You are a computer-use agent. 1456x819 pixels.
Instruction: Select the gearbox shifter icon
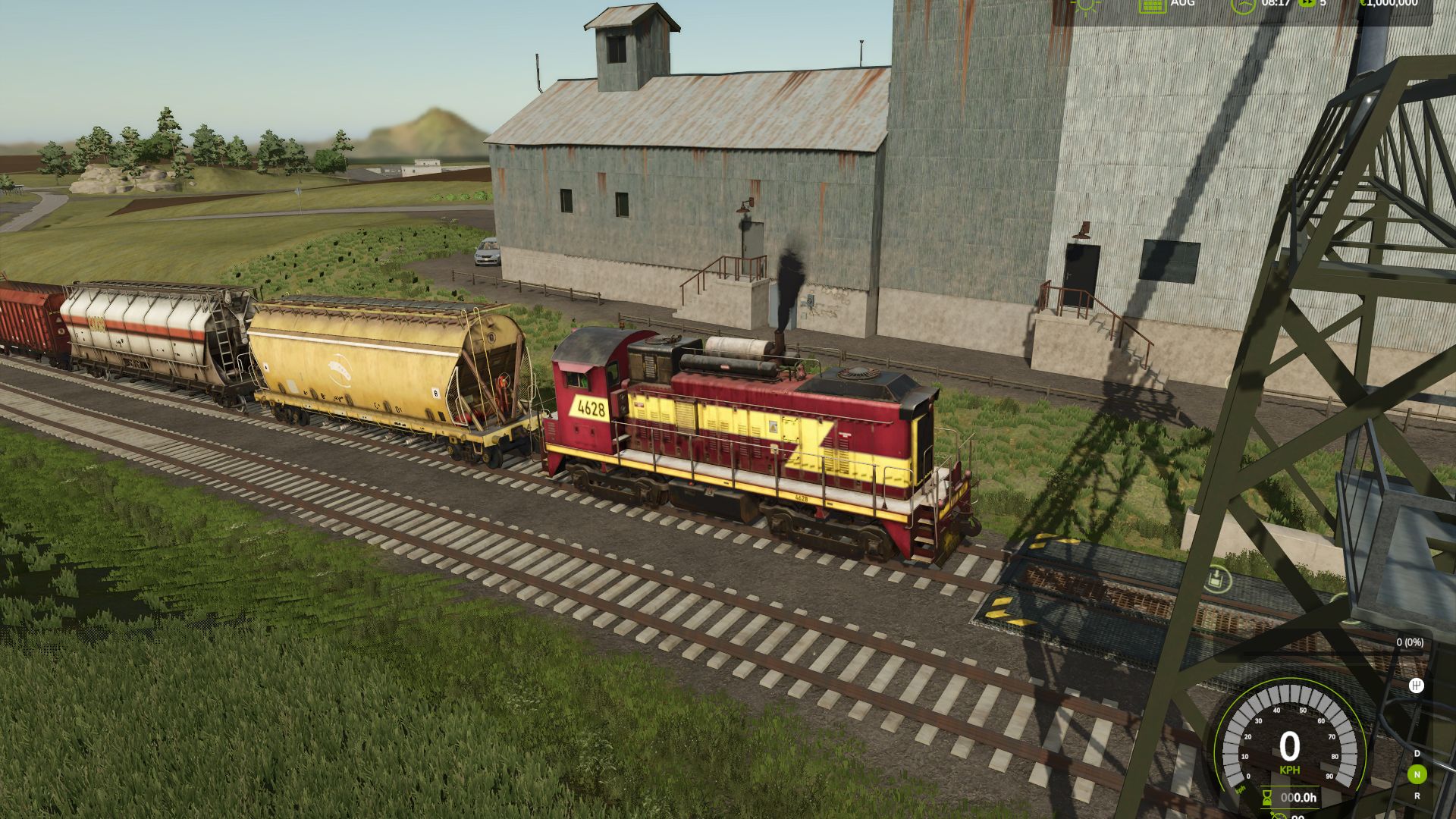pos(1416,686)
